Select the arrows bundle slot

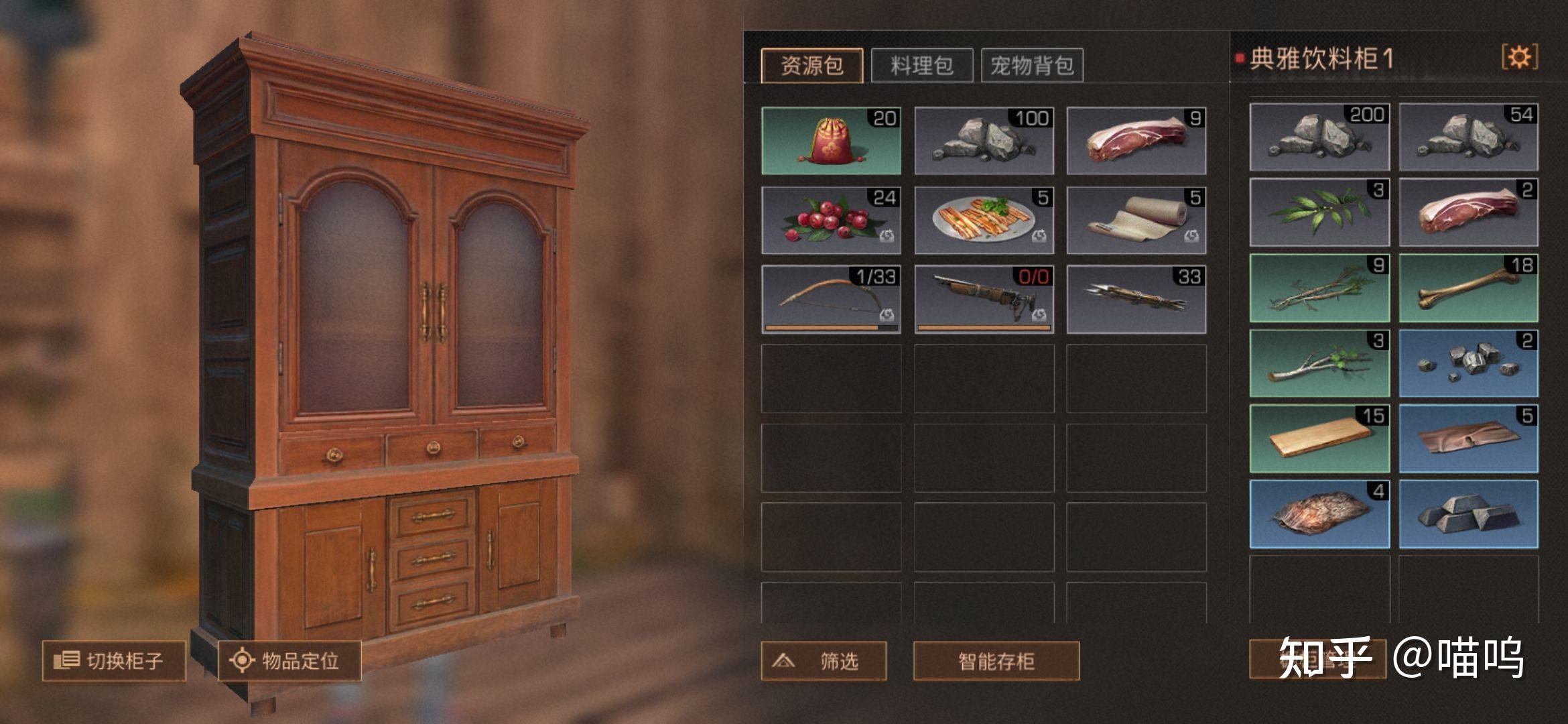(1136, 299)
